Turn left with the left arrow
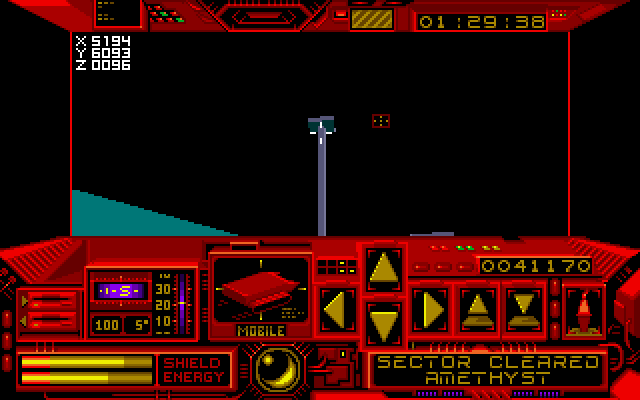 click(x=337, y=308)
